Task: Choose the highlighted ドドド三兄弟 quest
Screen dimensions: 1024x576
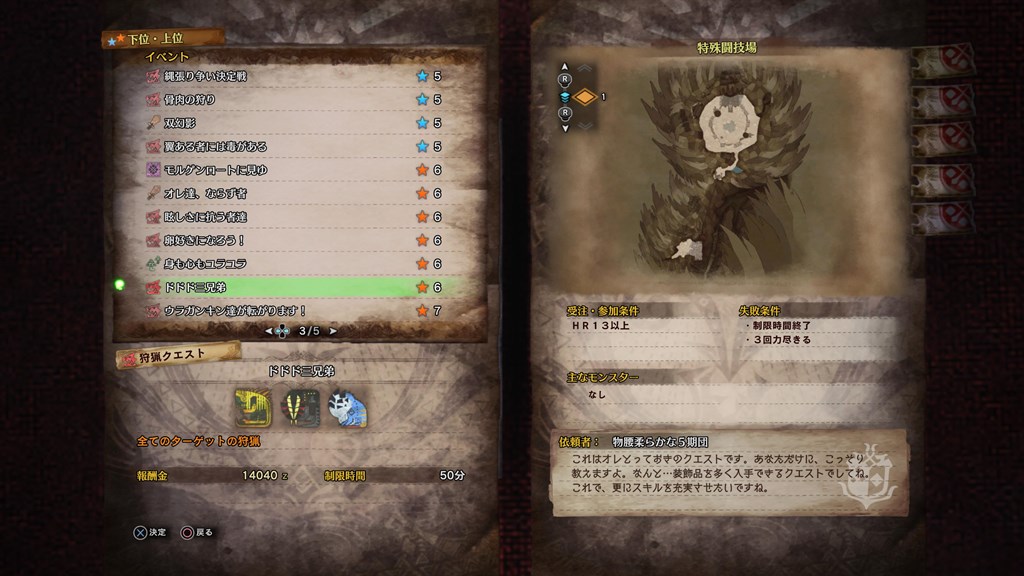Action: point(290,287)
